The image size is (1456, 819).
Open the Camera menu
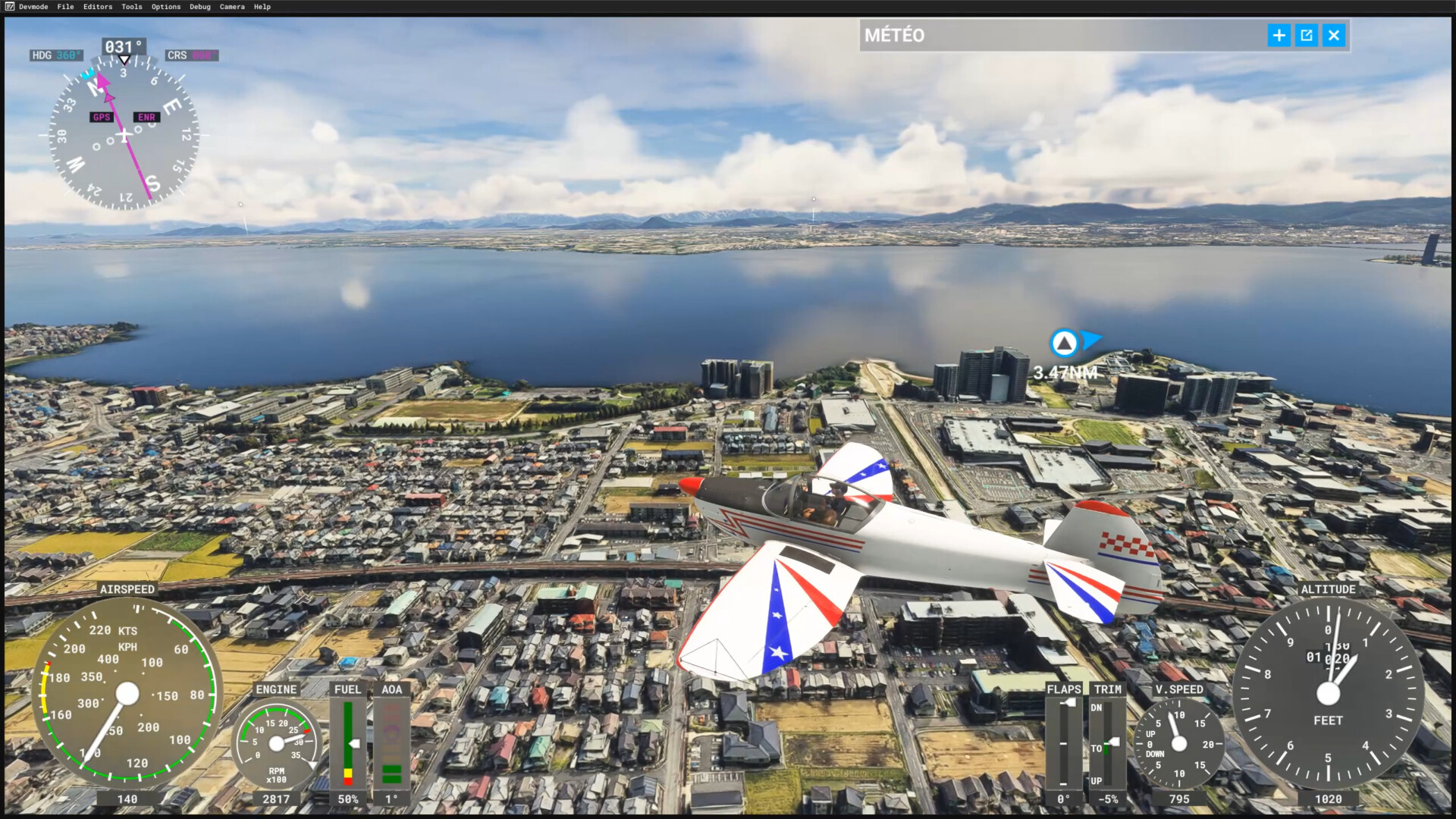[x=232, y=7]
